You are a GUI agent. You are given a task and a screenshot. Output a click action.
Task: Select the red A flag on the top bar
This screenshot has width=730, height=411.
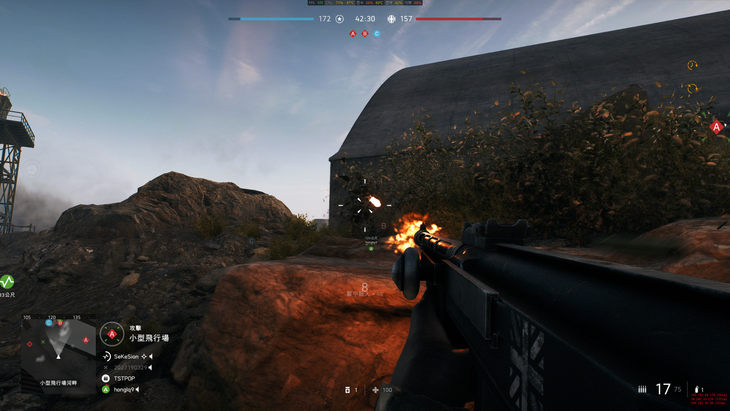[x=352, y=33]
